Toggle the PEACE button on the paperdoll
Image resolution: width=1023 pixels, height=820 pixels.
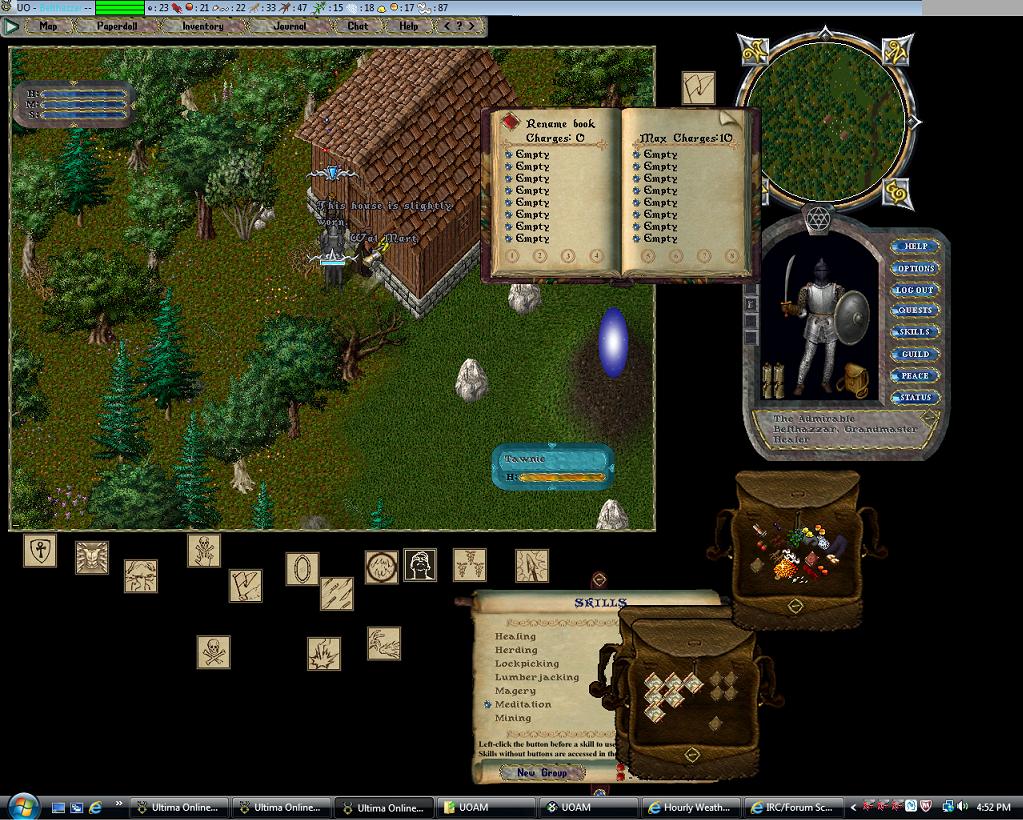point(915,376)
